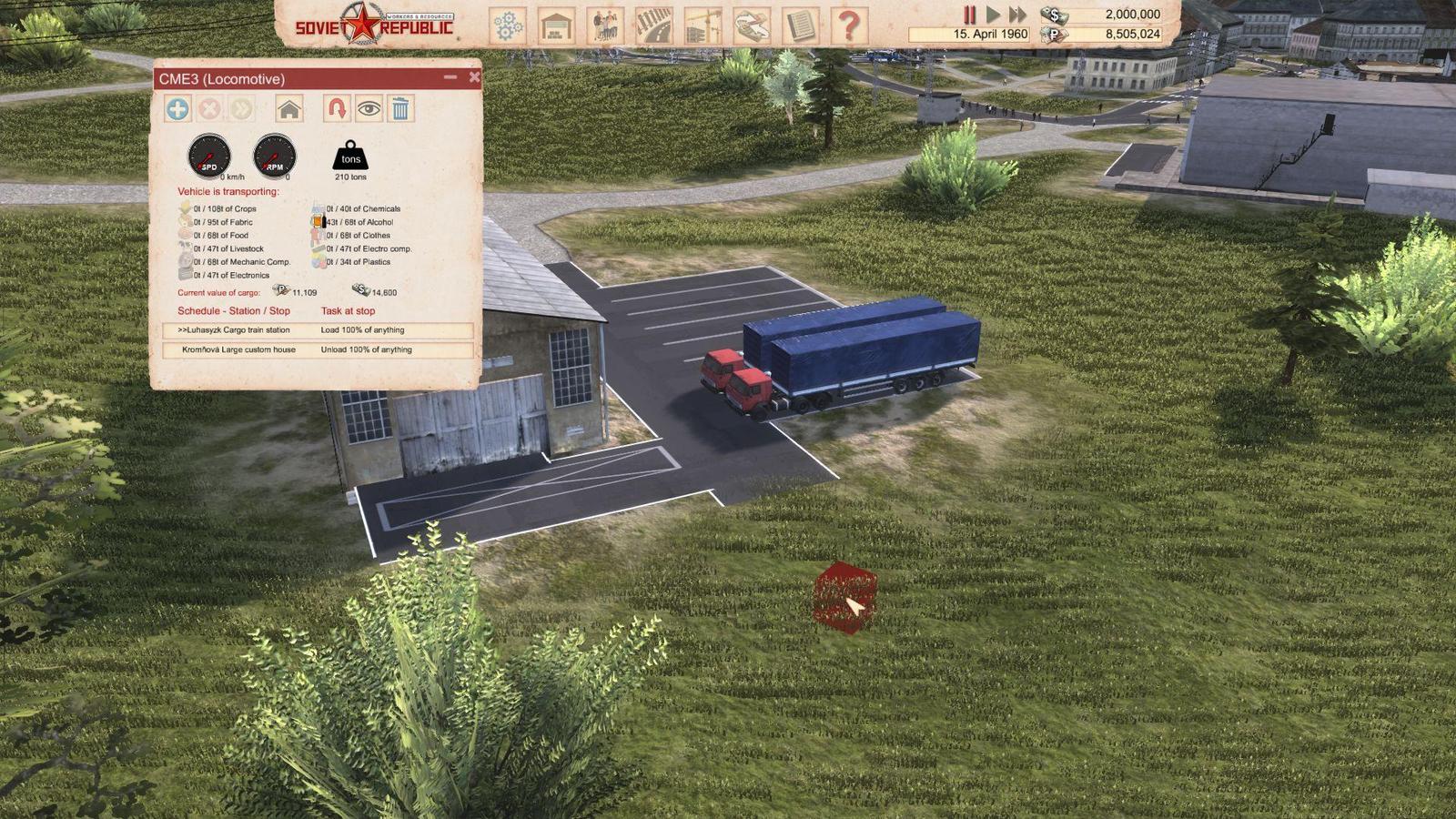This screenshot has height=819, width=1456.
Task: Send the locomotive home with the house icon
Action: point(289,109)
